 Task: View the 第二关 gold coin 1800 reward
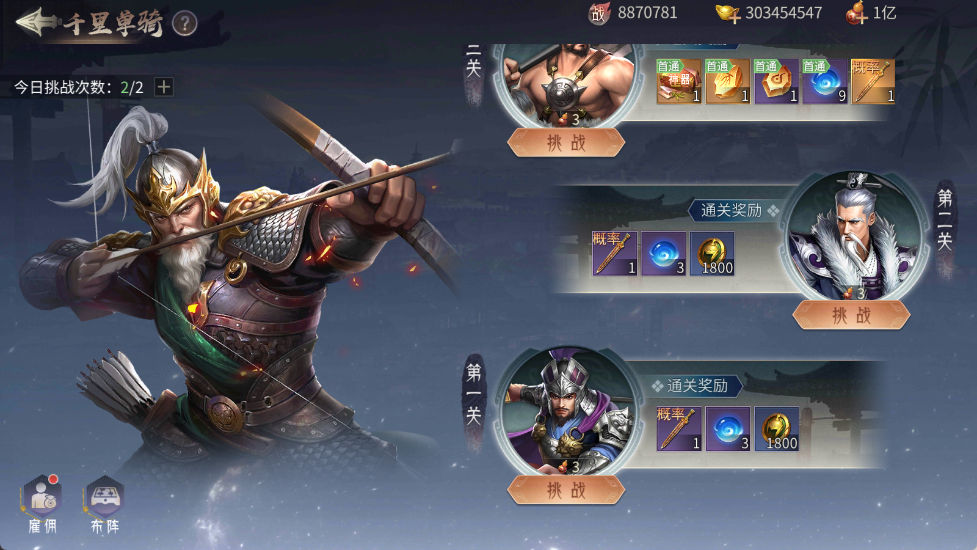[712, 254]
